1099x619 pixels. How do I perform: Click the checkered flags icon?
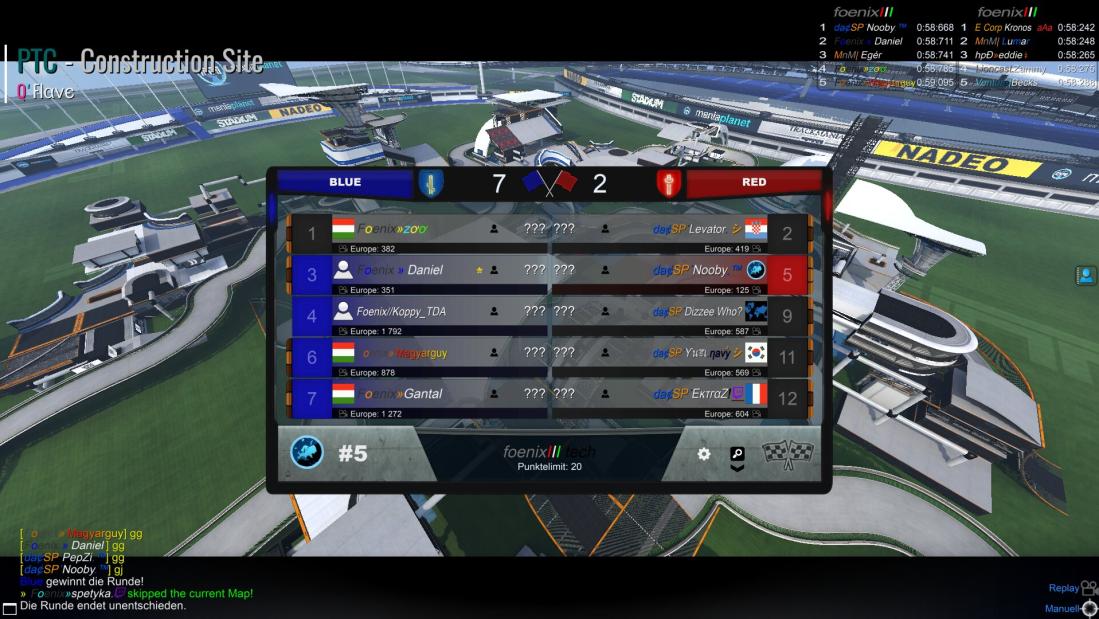[x=788, y=454]
